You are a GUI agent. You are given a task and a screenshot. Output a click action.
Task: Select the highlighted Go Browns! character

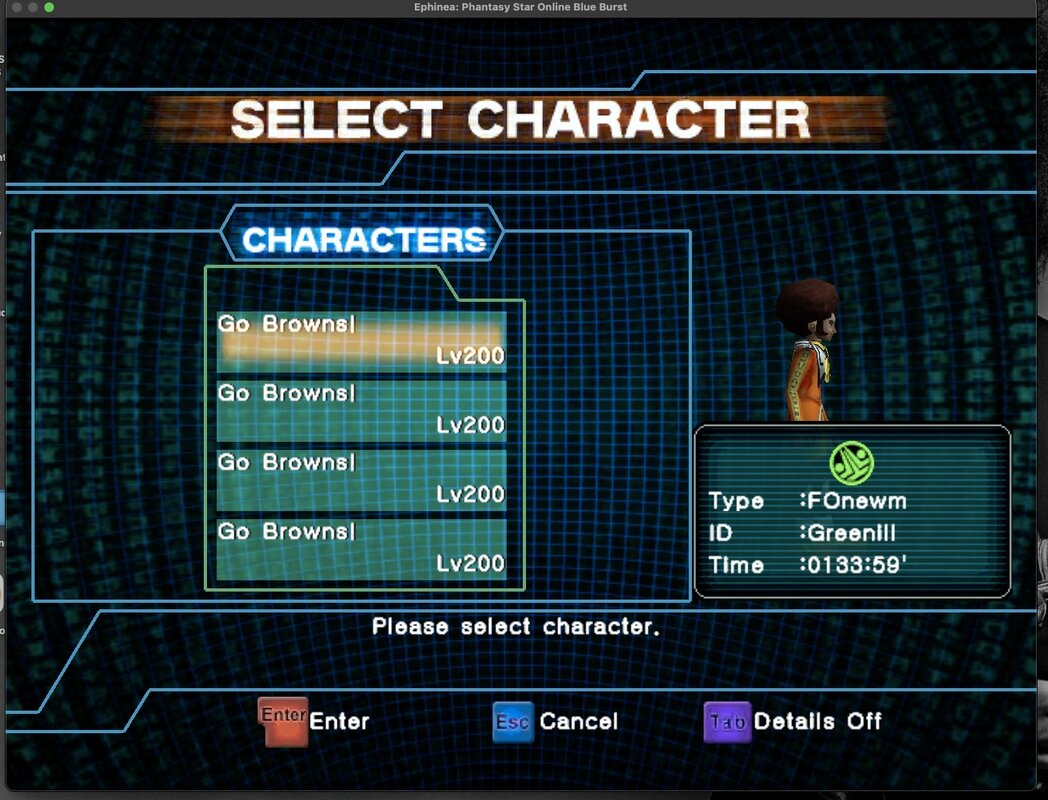point(361,340)
